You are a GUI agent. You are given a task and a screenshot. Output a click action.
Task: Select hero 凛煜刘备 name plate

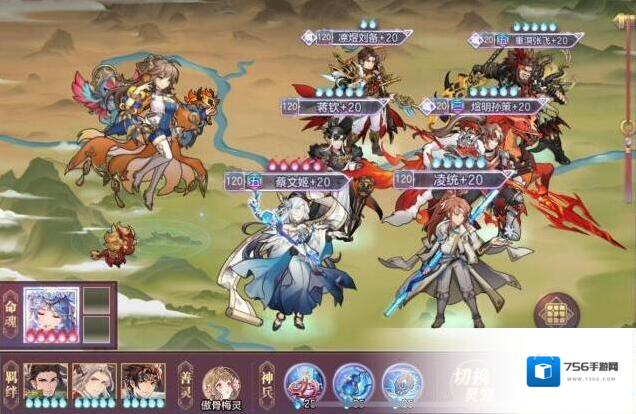point(361,37)
